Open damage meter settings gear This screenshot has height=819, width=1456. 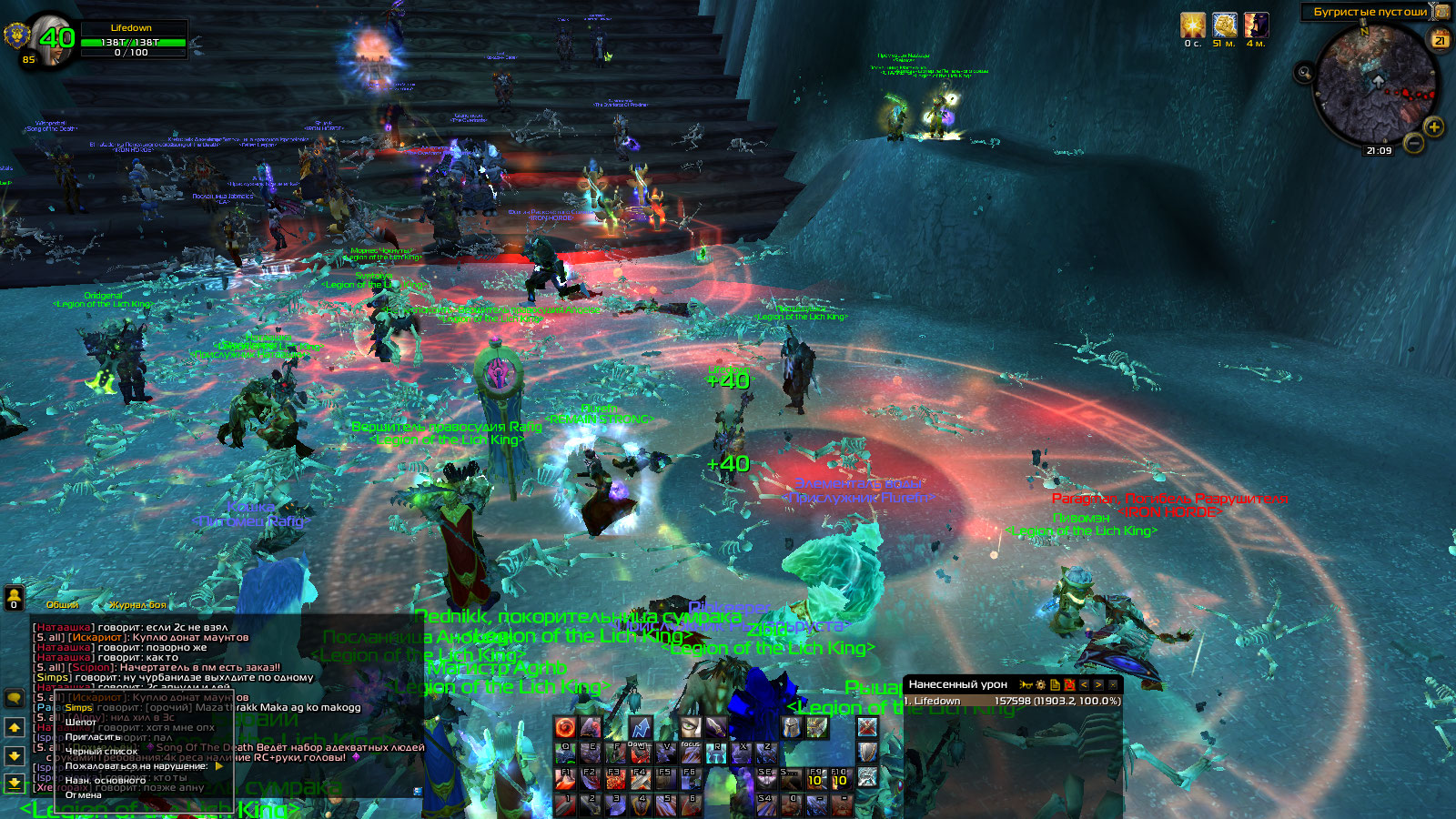pyautogui.click(x=1040, y=684)
